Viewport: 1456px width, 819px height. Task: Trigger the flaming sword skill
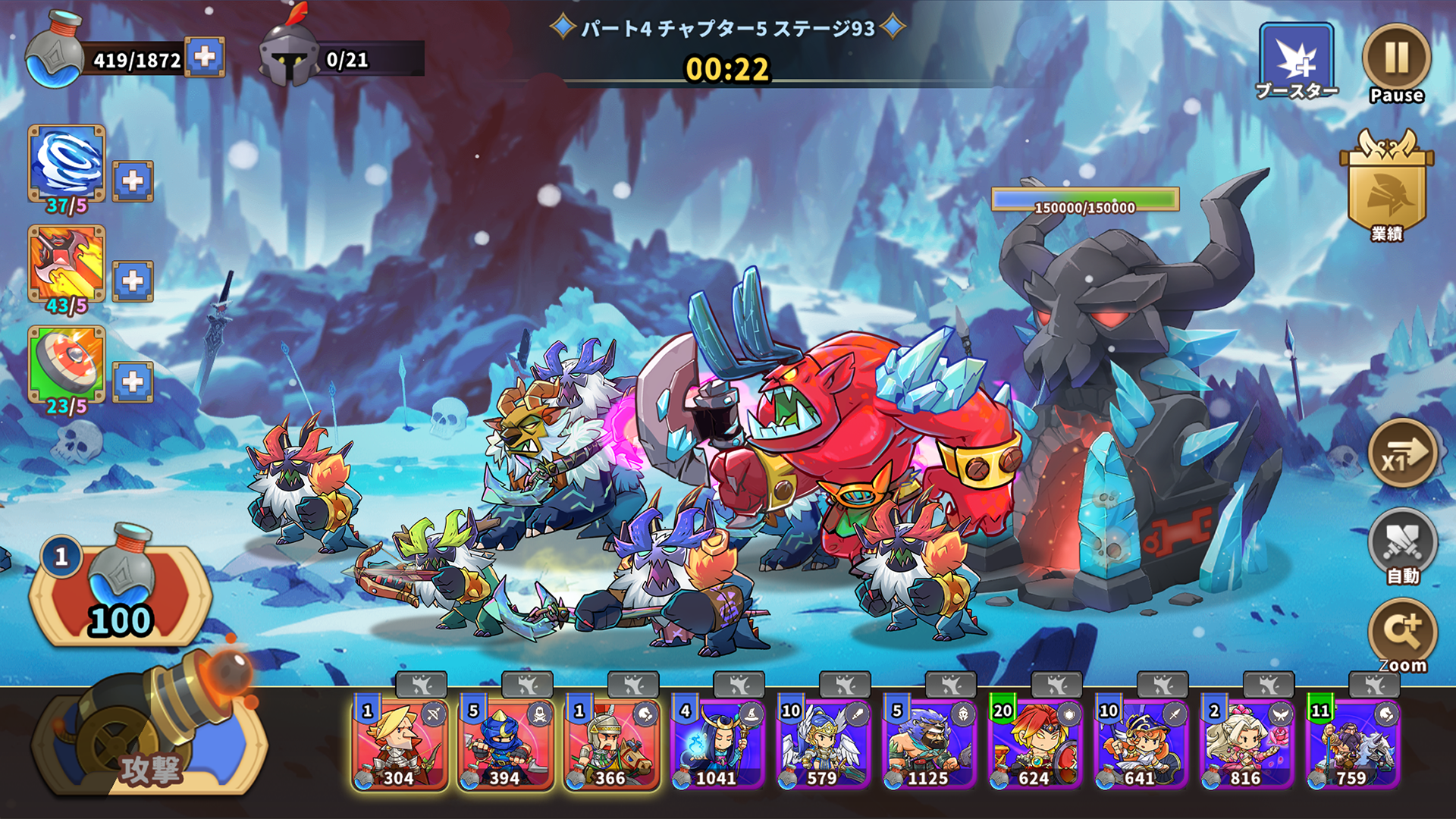pos(64,264)
